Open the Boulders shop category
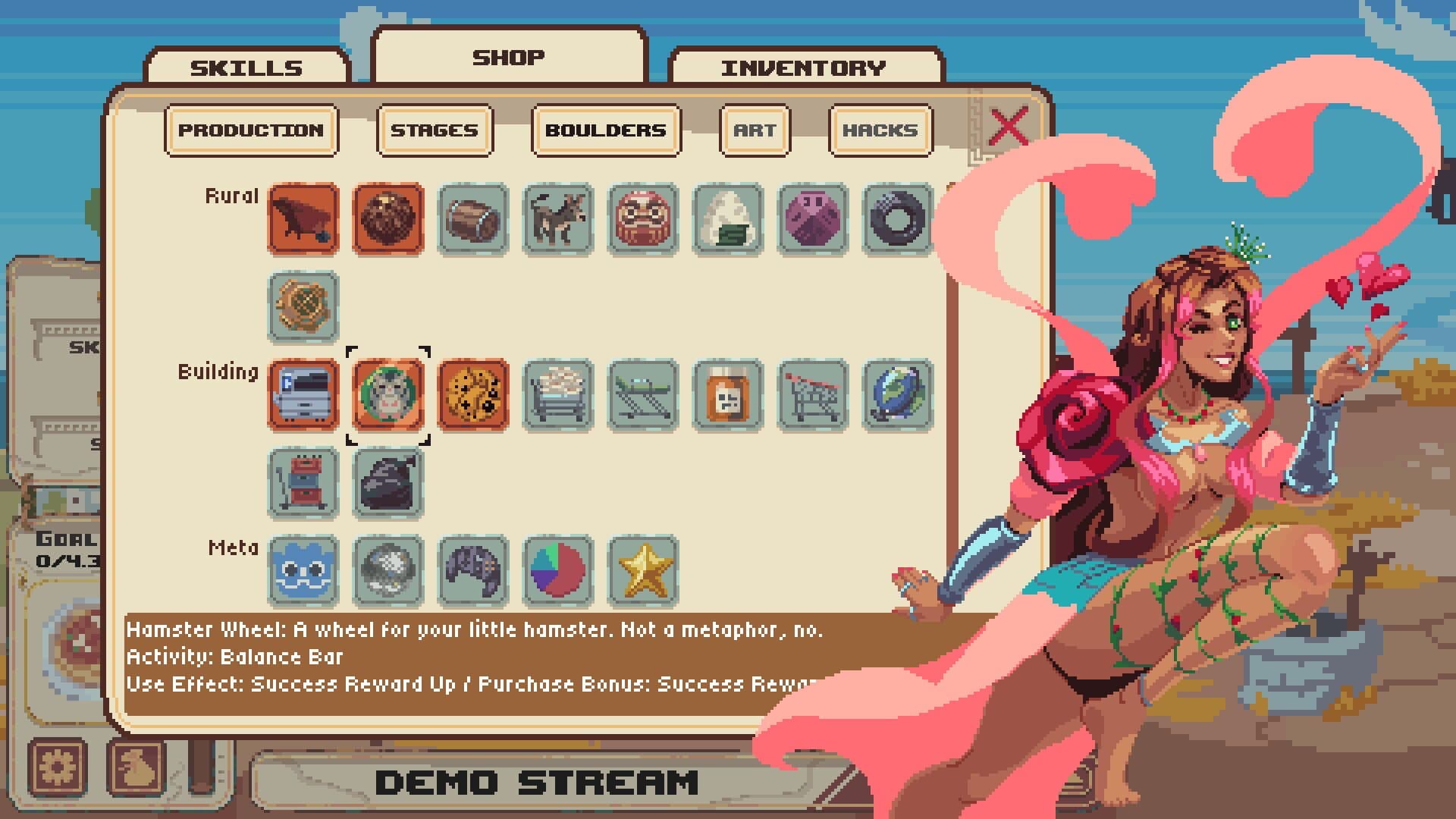This screenshot has width=1456, height=819. (604, 130)
